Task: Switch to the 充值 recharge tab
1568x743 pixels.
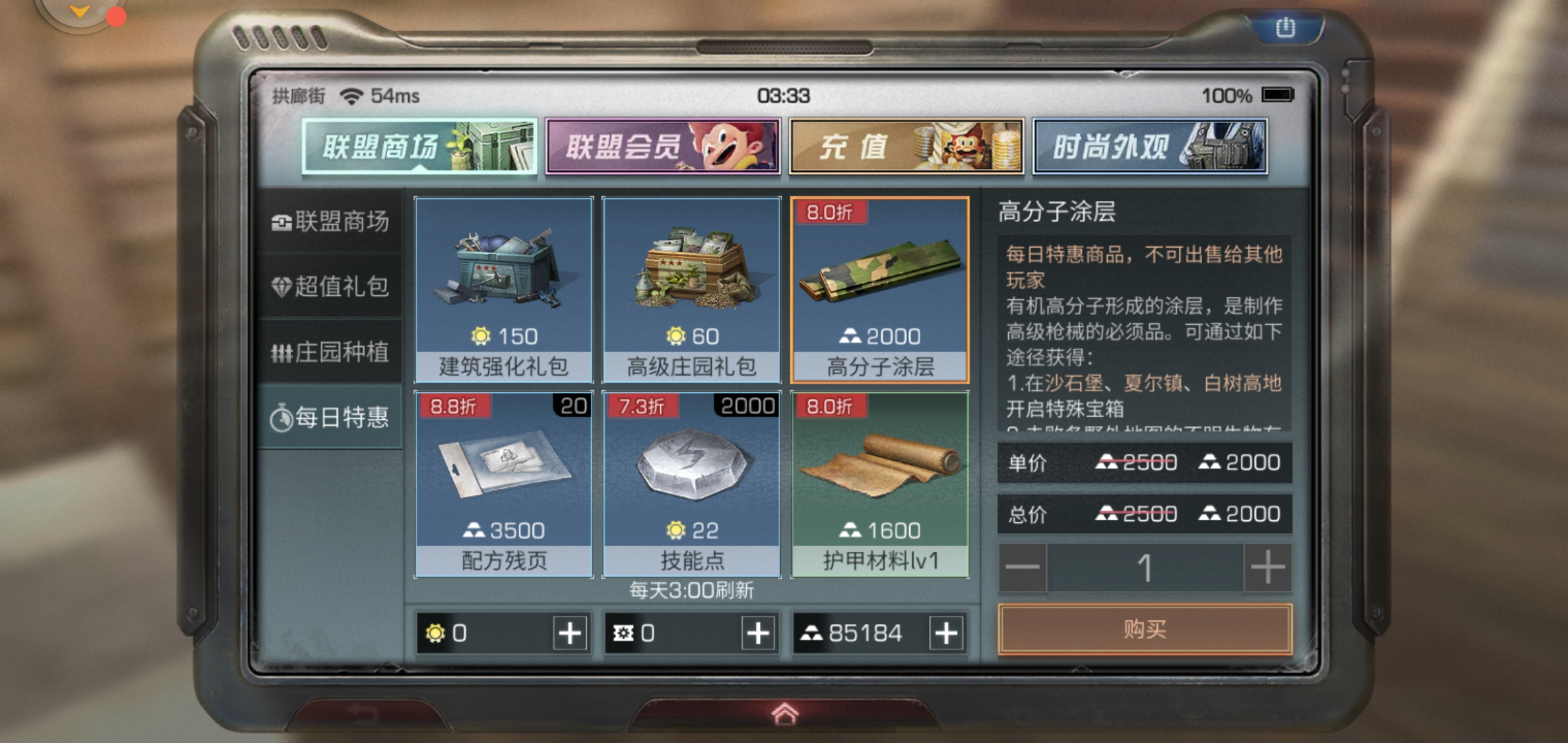Action: [906, 146]
